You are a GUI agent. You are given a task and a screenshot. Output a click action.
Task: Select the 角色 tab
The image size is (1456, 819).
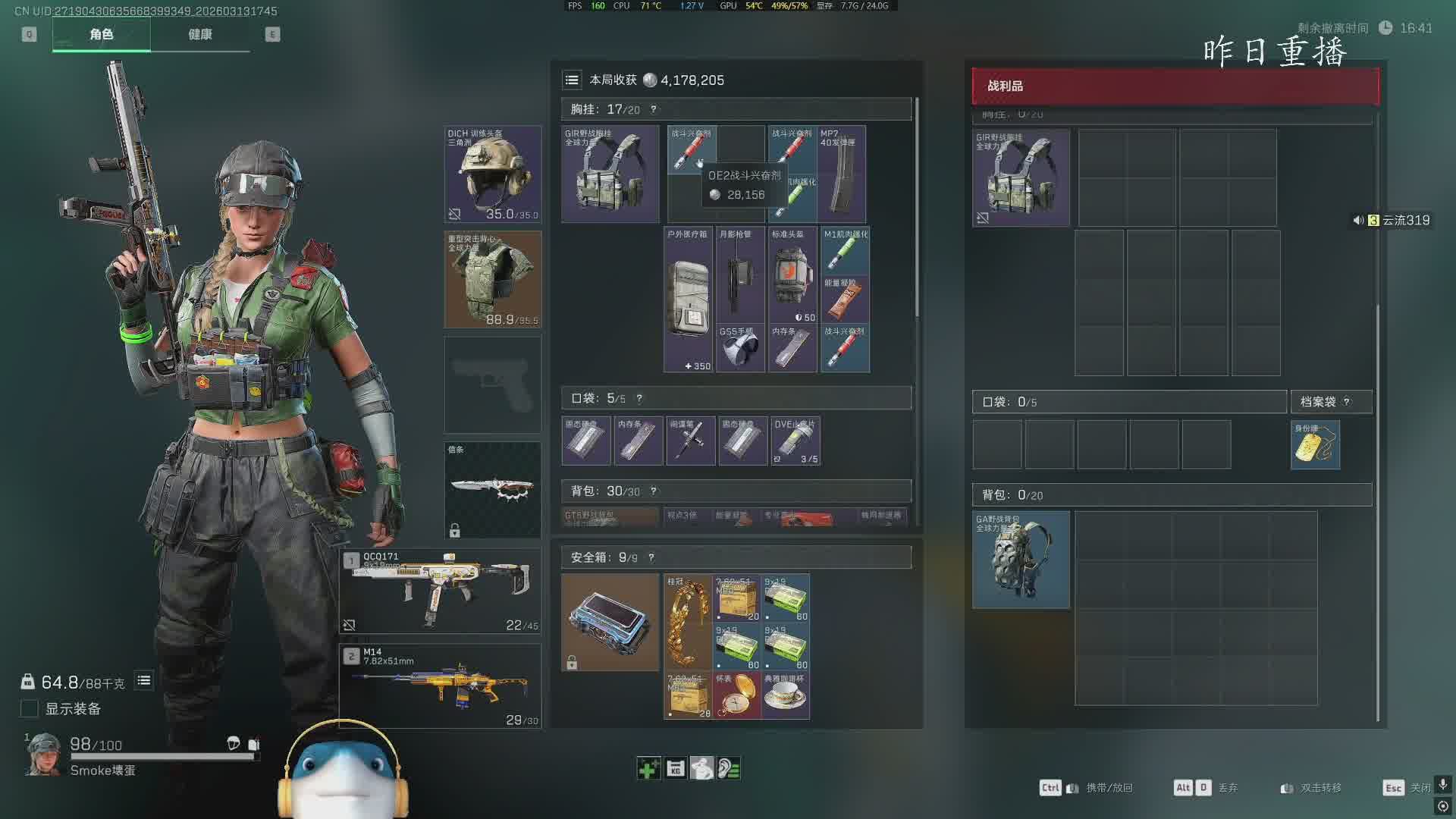pos(101,34)
